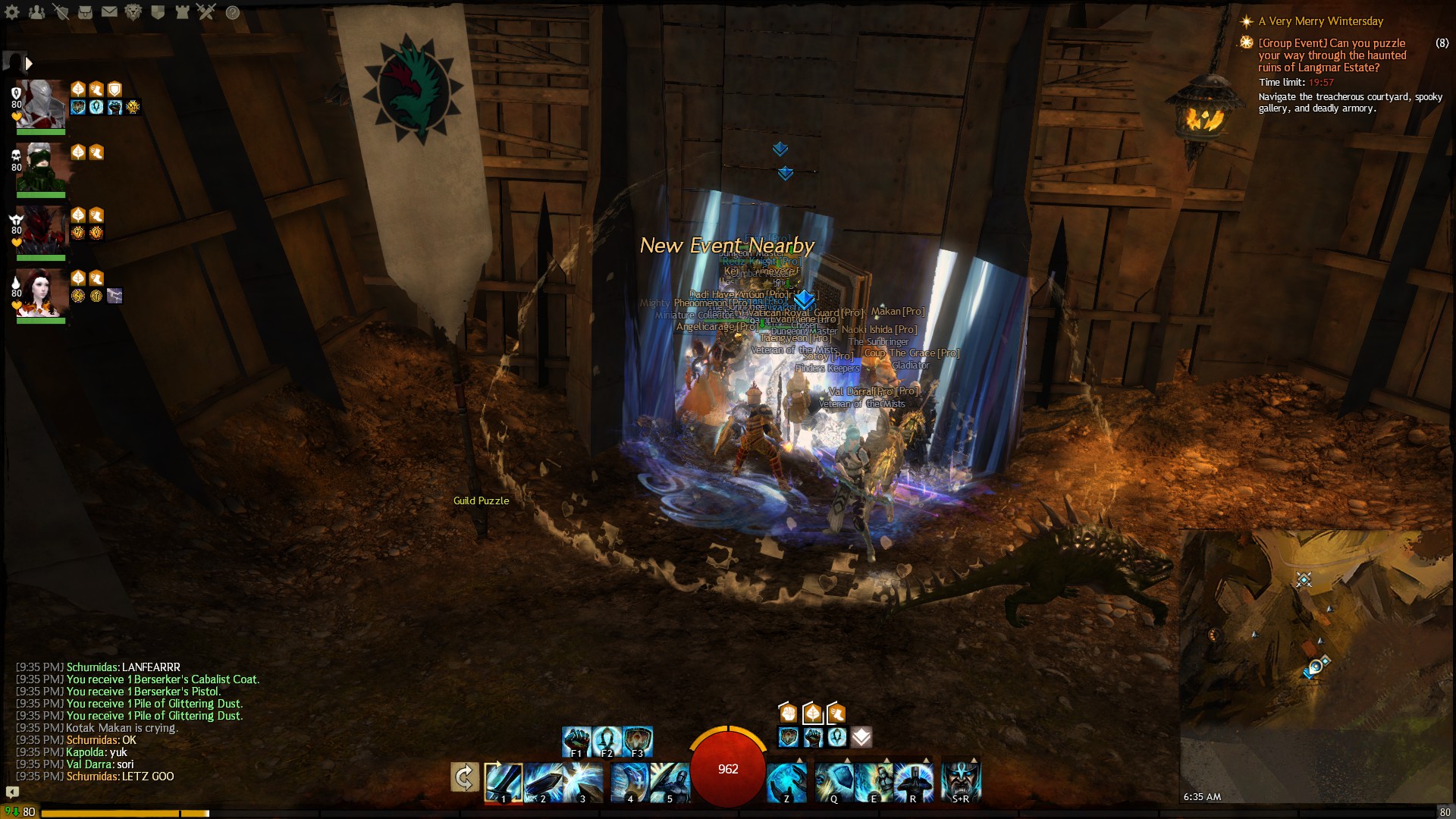Open the mail envelope icon
This screenshot has height=819, width=1456.
coord(109,12)
